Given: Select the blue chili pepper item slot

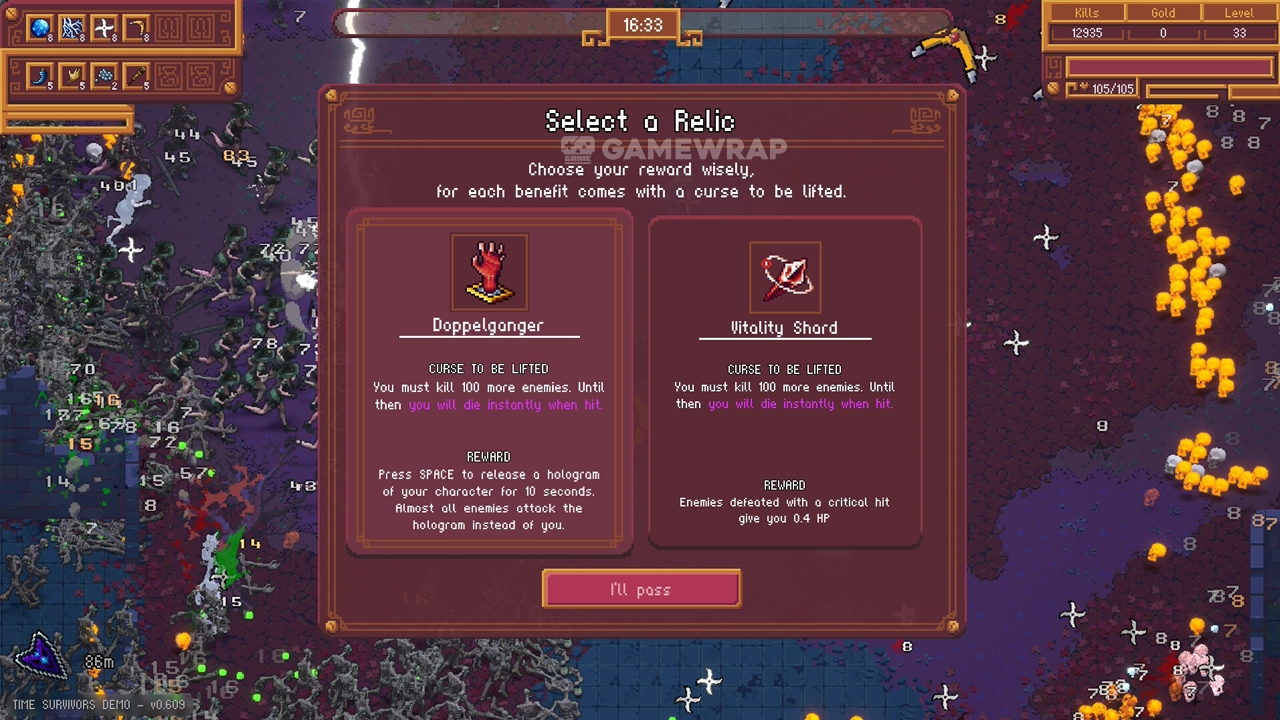Looking at the screenshot, I should tap(40, 75).
